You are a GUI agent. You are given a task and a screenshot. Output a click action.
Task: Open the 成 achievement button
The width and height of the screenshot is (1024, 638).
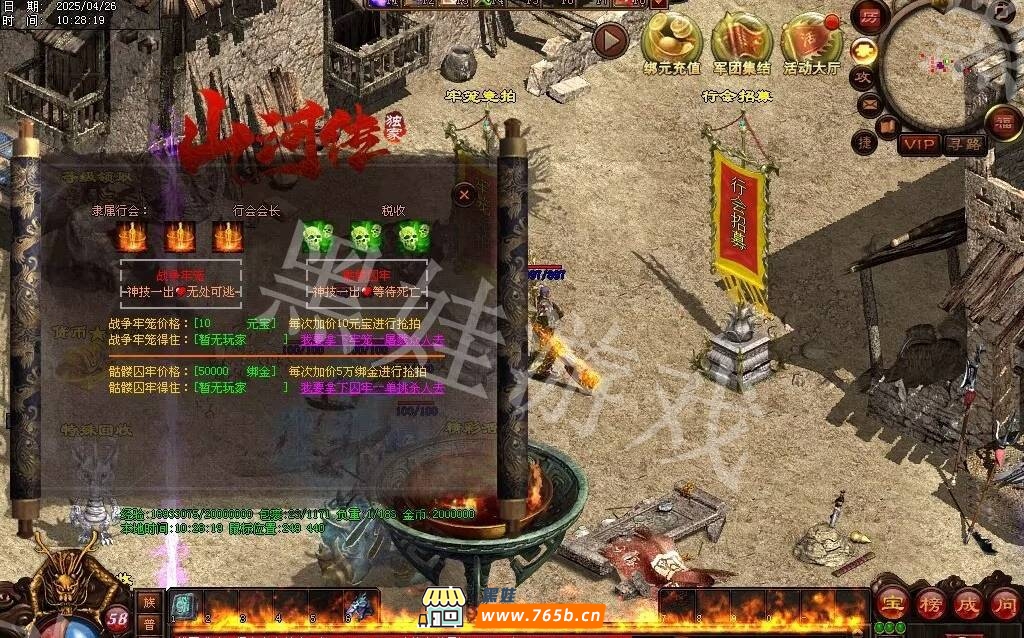tap(968, 605)
